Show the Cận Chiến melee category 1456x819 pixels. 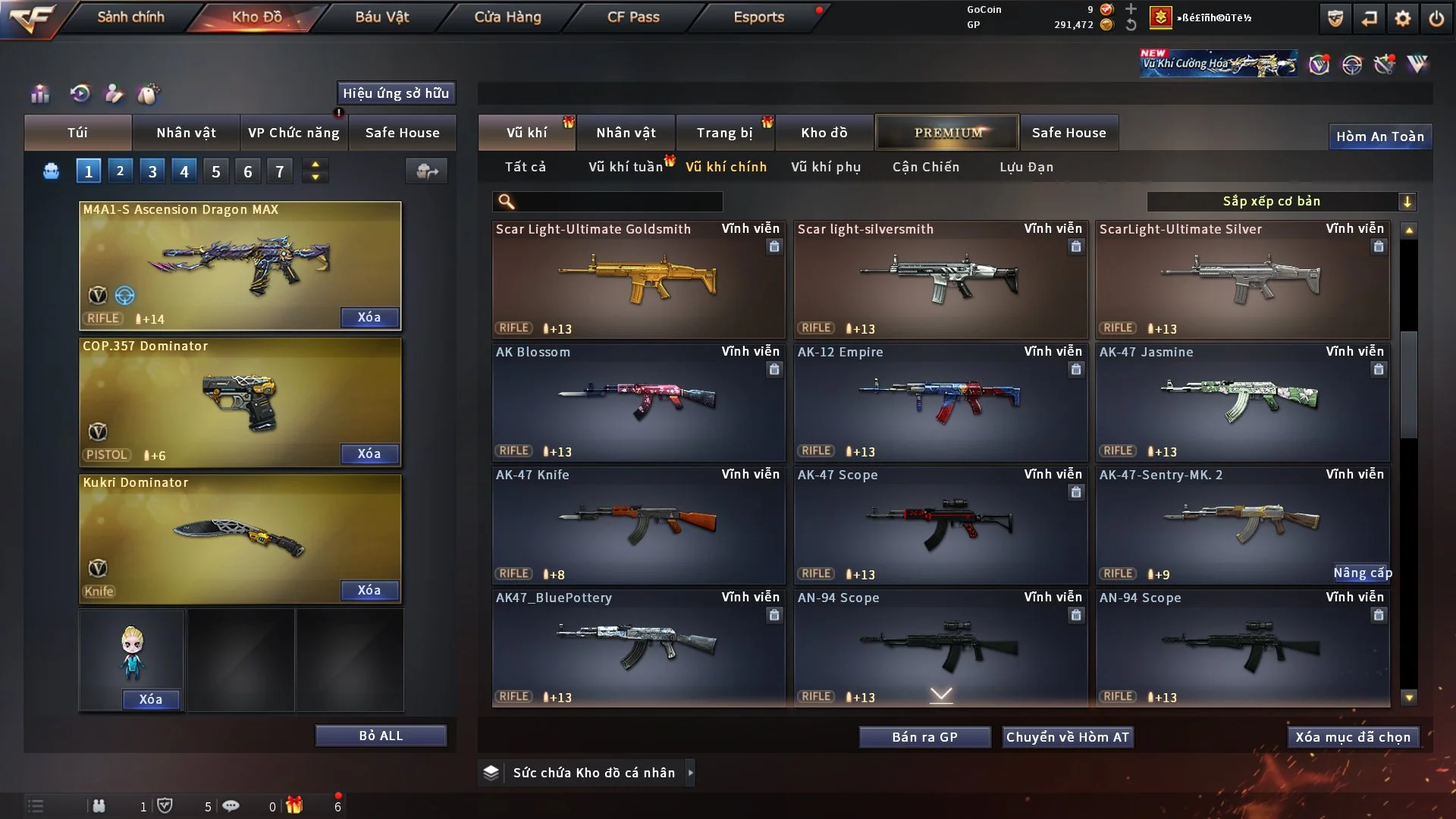tap(926, 167)
